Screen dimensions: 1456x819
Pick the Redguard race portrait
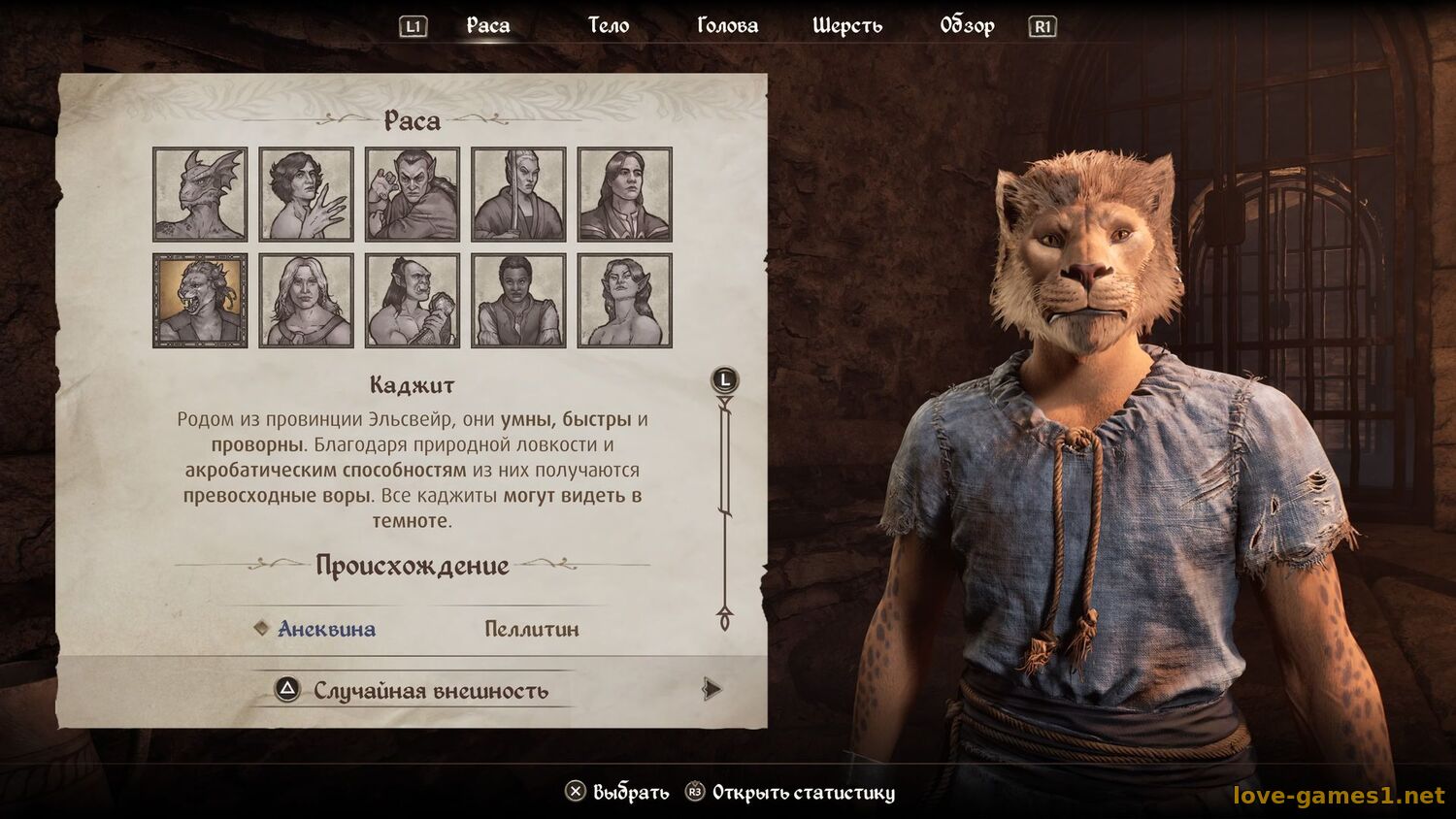point(518,300)
